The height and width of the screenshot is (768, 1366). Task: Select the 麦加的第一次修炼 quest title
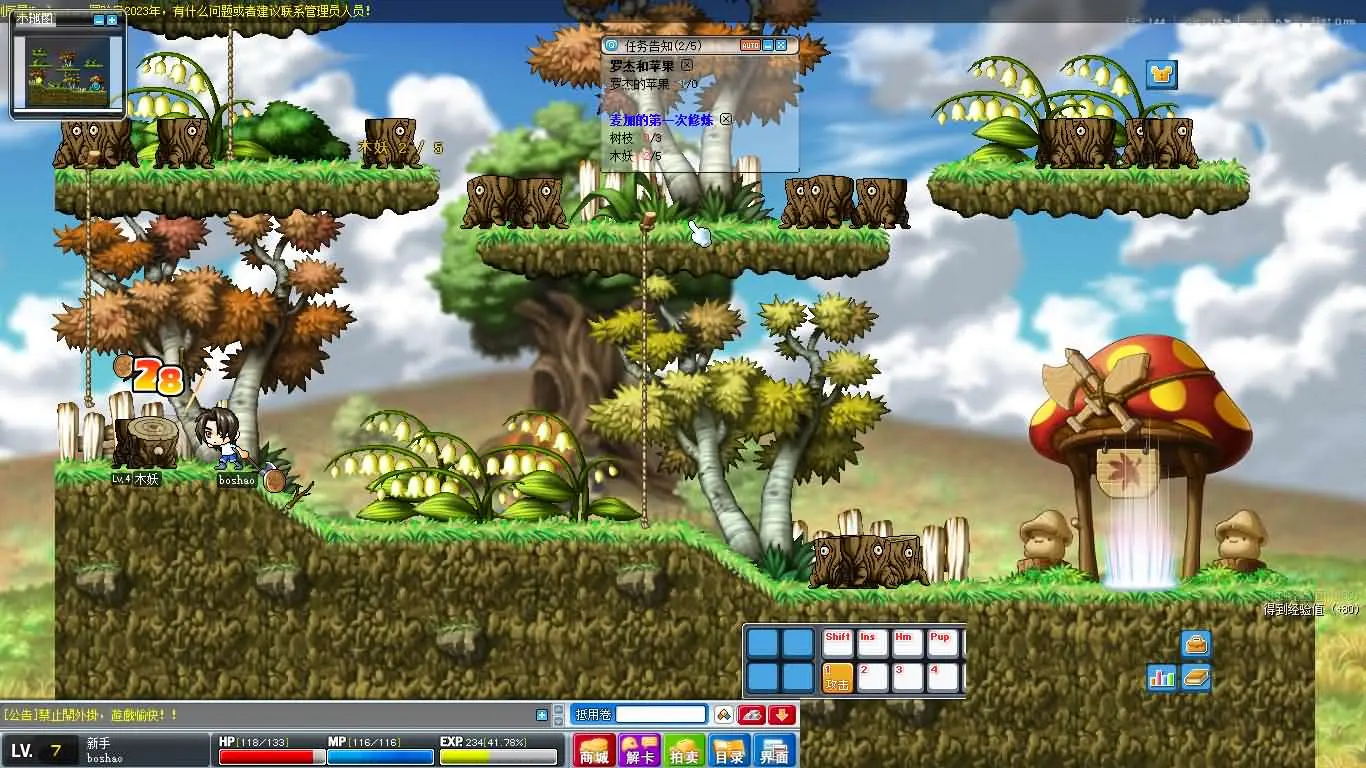pos(664,119)
